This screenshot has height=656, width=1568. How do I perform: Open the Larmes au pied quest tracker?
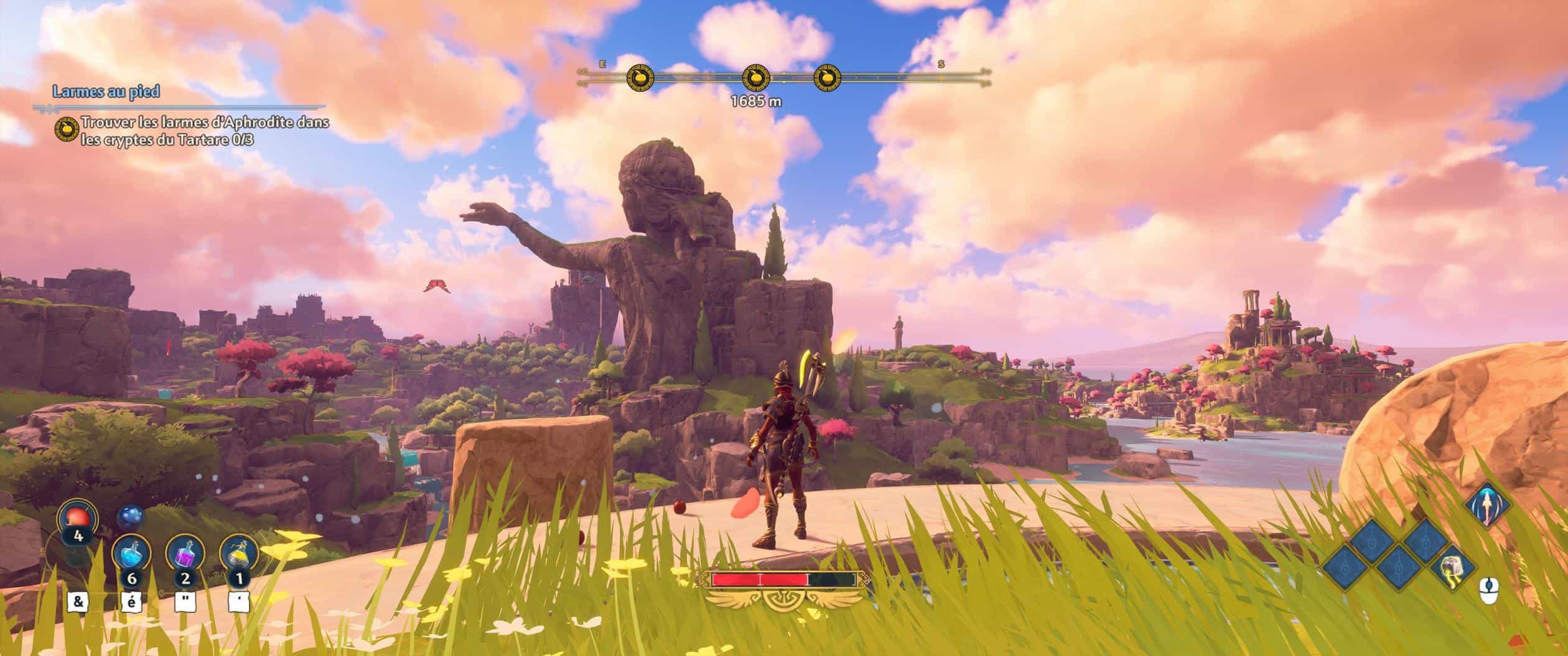tap(106, 92)
